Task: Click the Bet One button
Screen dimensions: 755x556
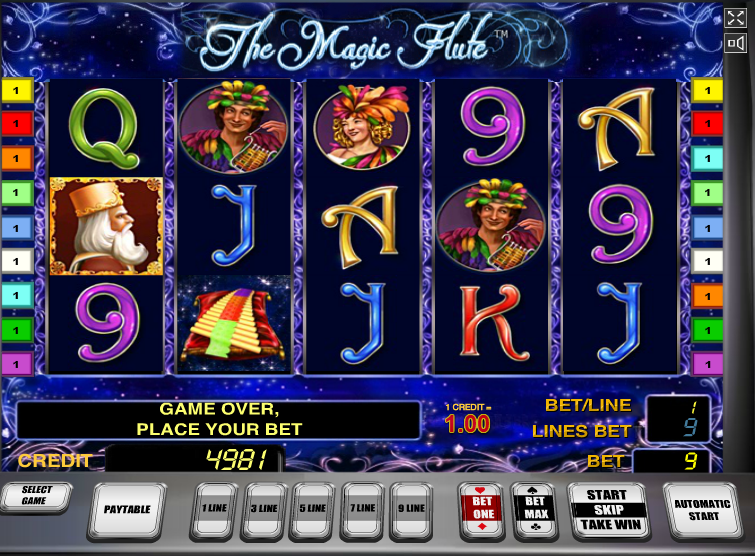Action: [481, 509]
